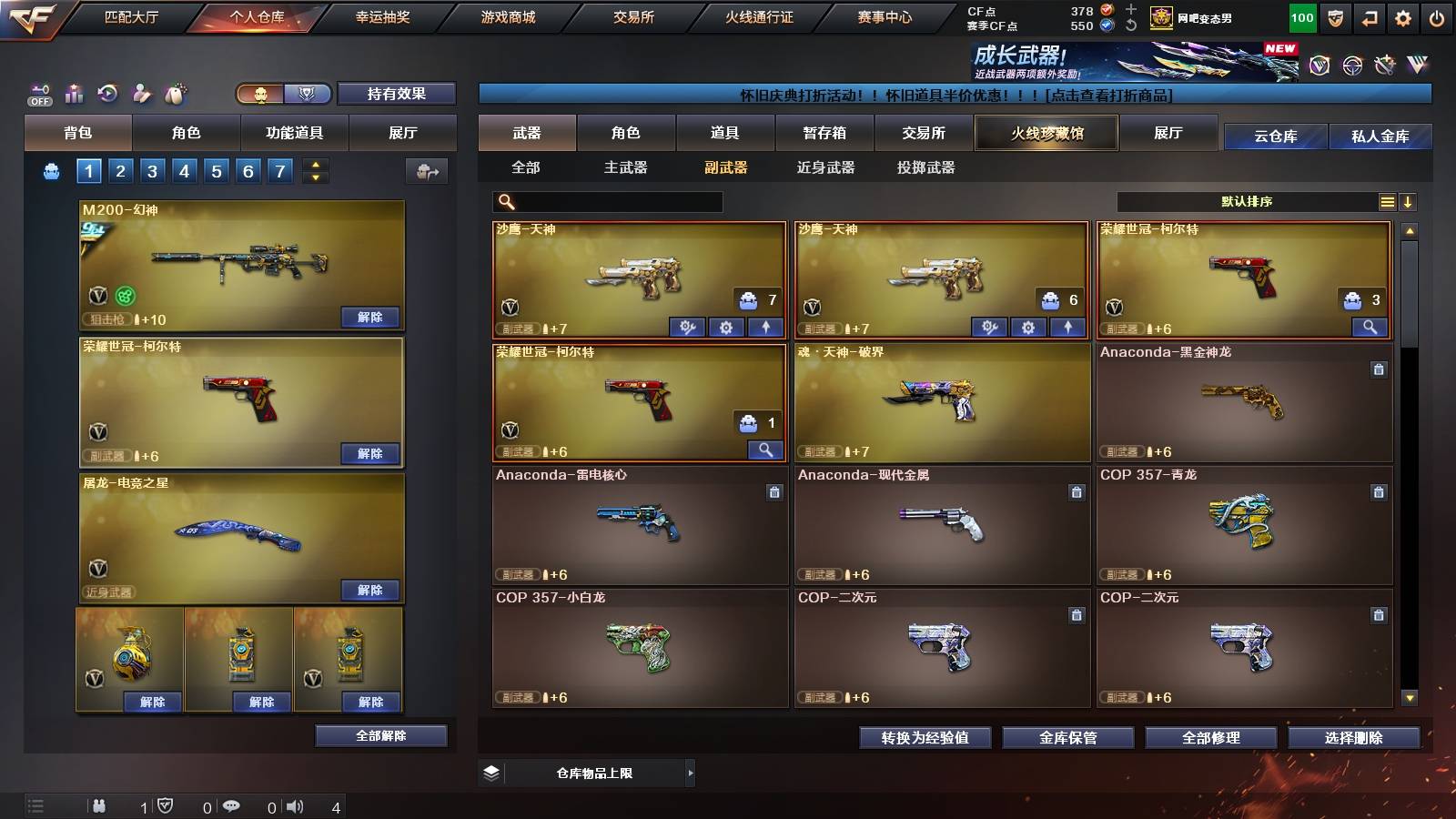The image size is (1456, 819).
Task: Click the up stepper beside backpack page numbers
Action: [x=314, y=165]
